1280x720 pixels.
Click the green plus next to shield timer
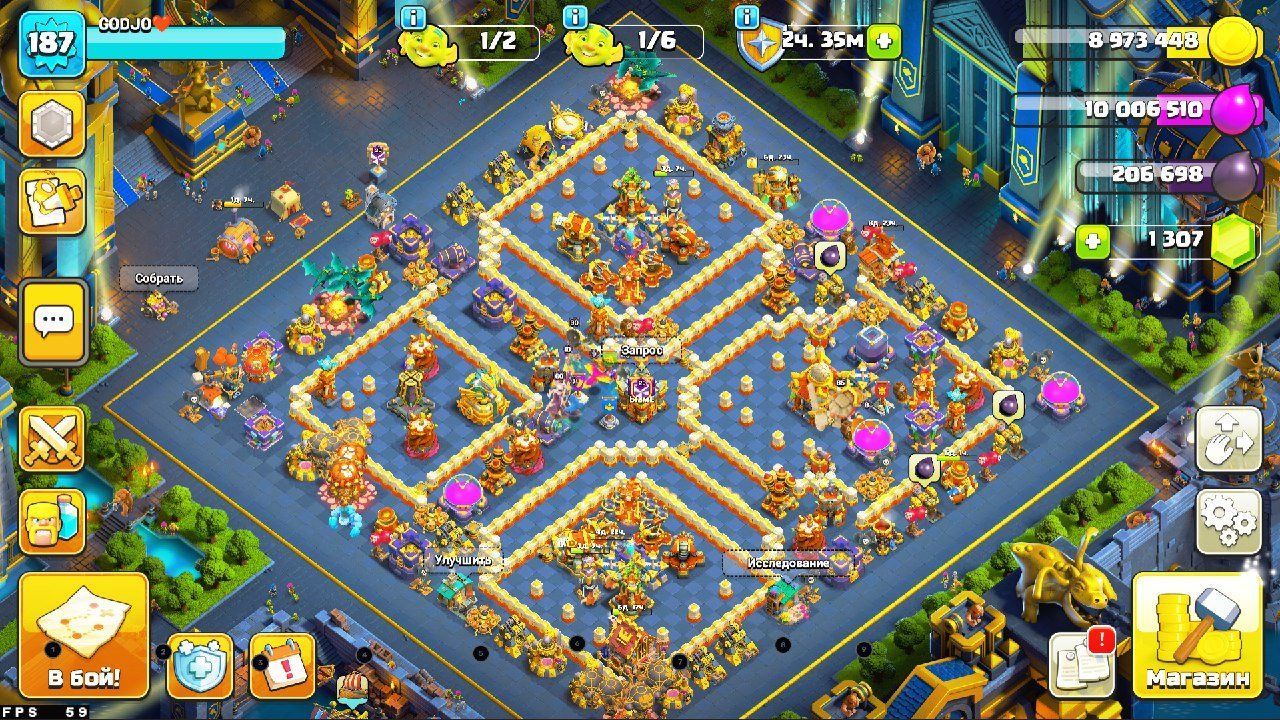click(883, 42)
